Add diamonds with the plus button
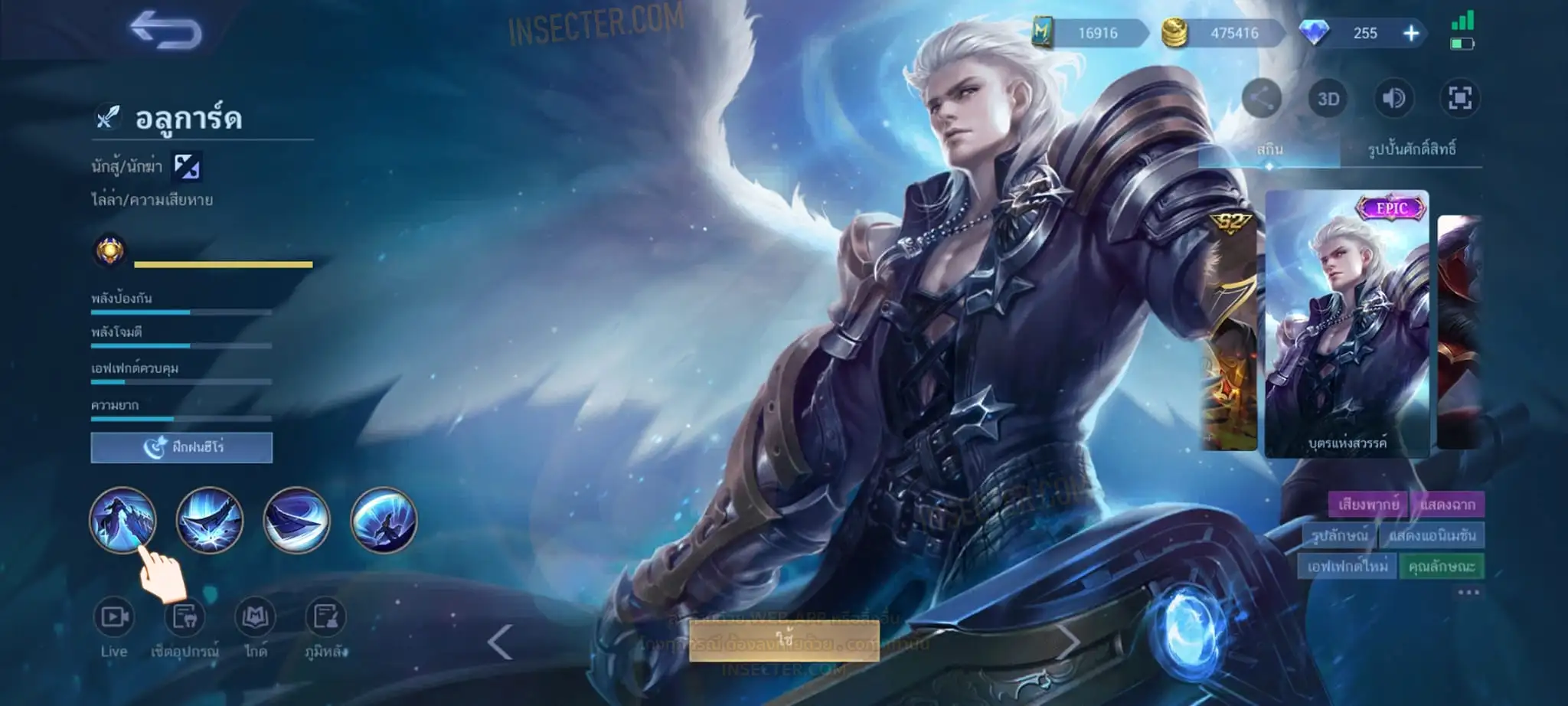 [1411, 33]
